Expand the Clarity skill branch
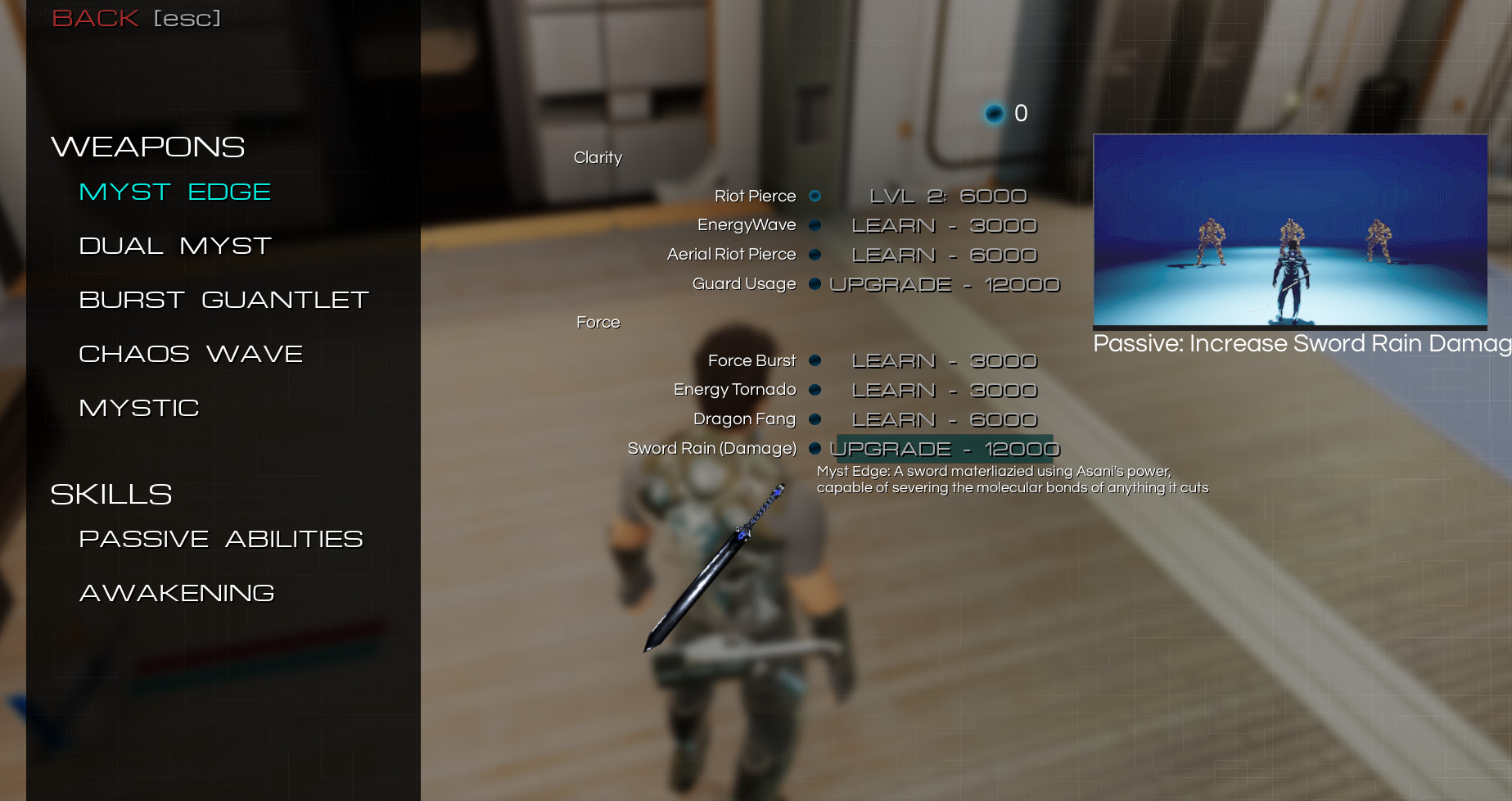The image size is (1512, 801). [x=598, y=157]
